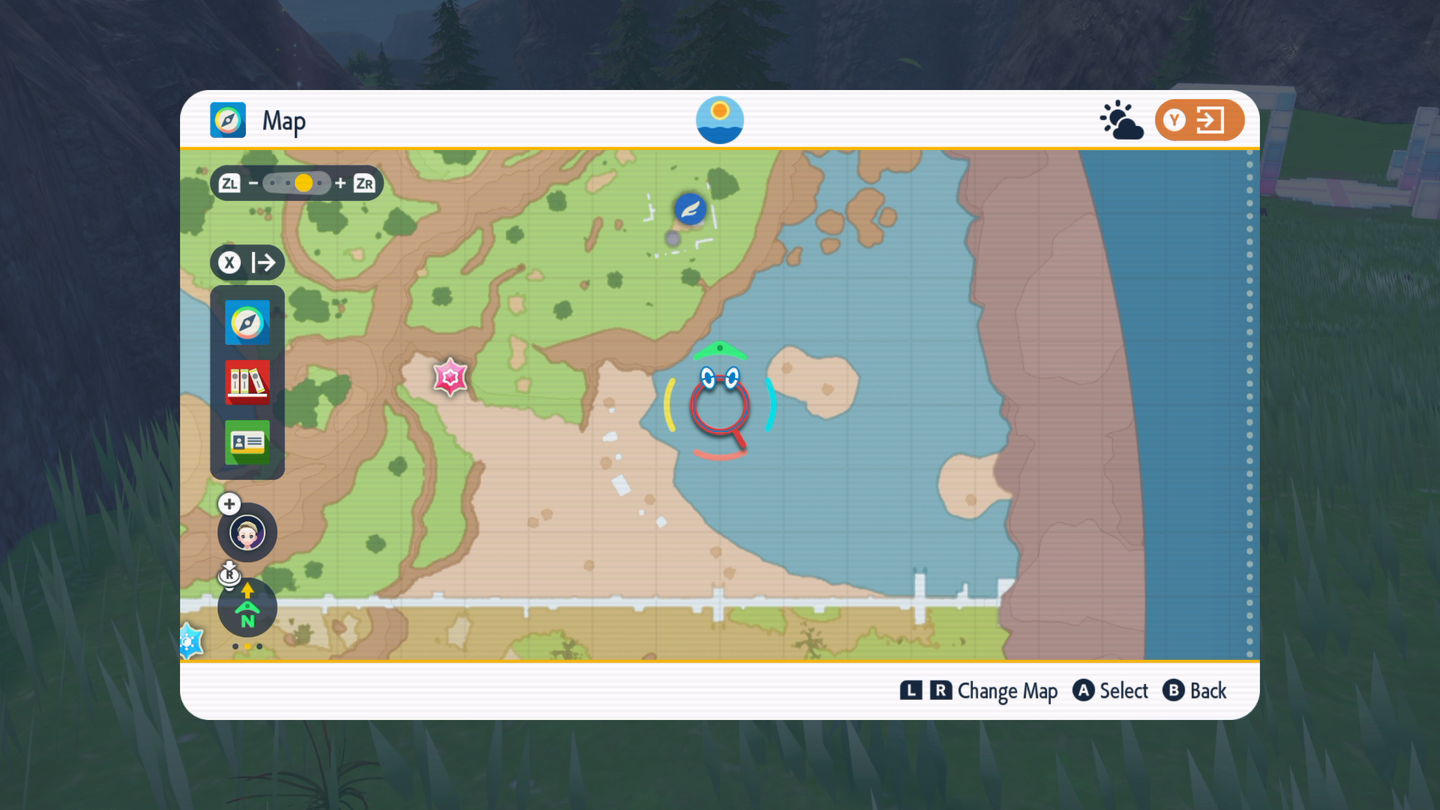Open the Pokédex books app icon
Viewport: 1440px width, 810px height.
pyautogui.click(x=247, y=382)
